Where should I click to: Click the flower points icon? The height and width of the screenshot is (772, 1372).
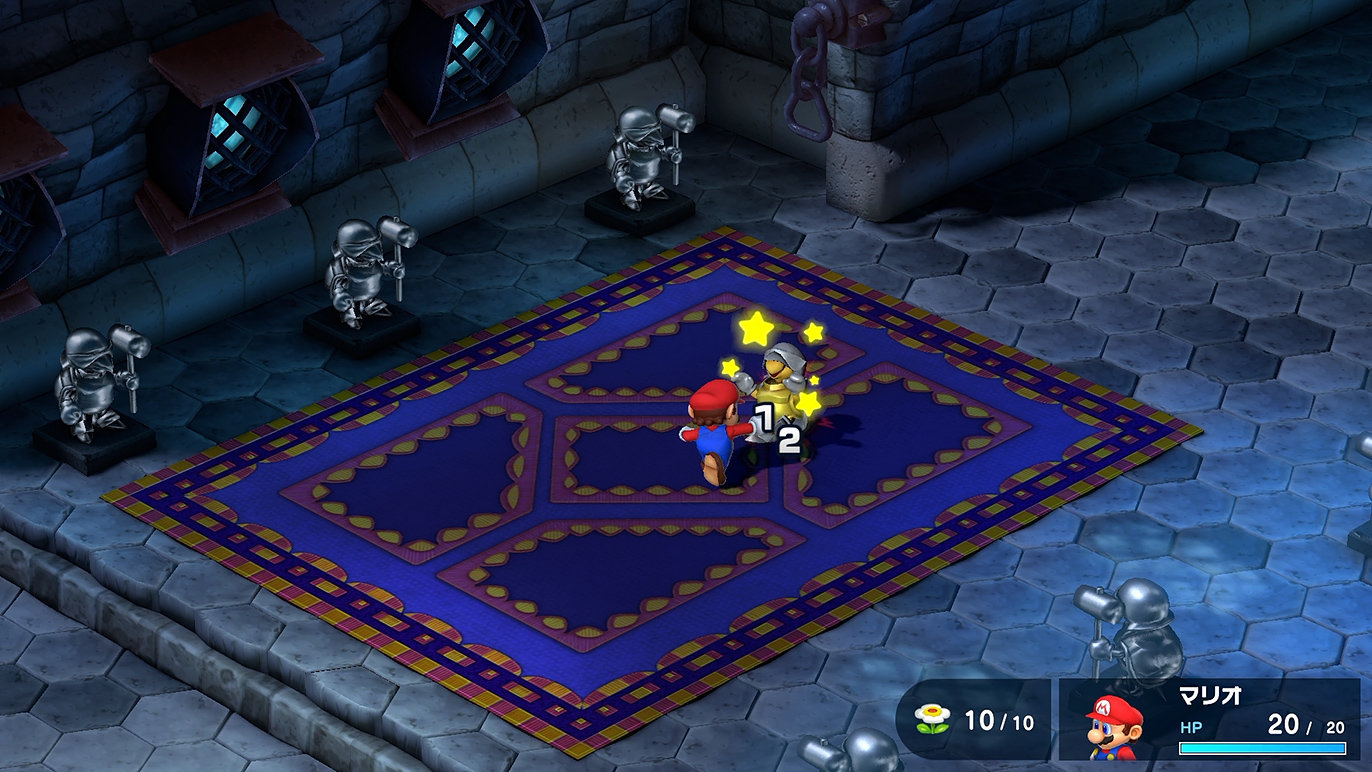[932, 718]
